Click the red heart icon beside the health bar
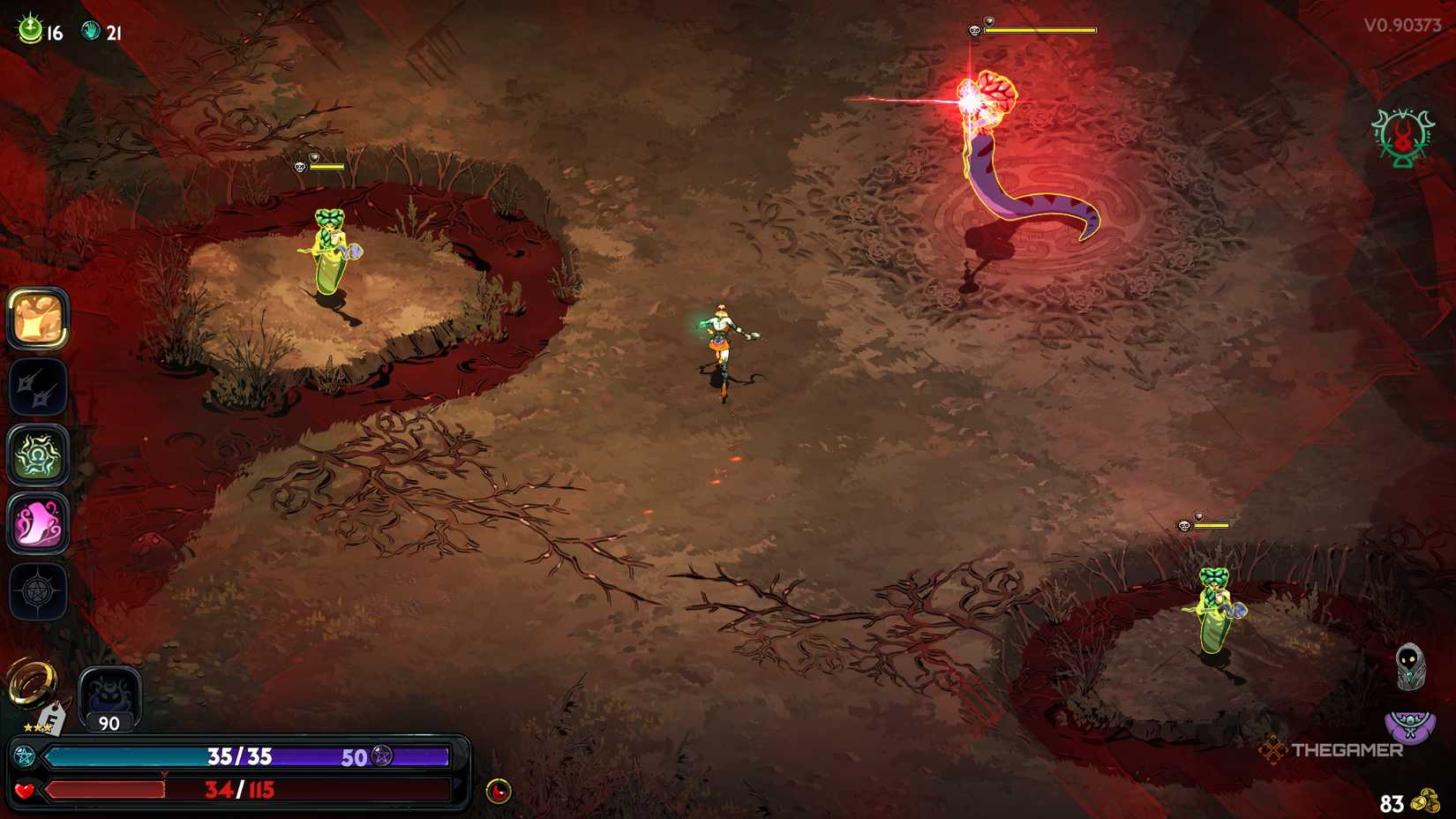This screenshot has width=1456, height=819. [x=24, y=791]
